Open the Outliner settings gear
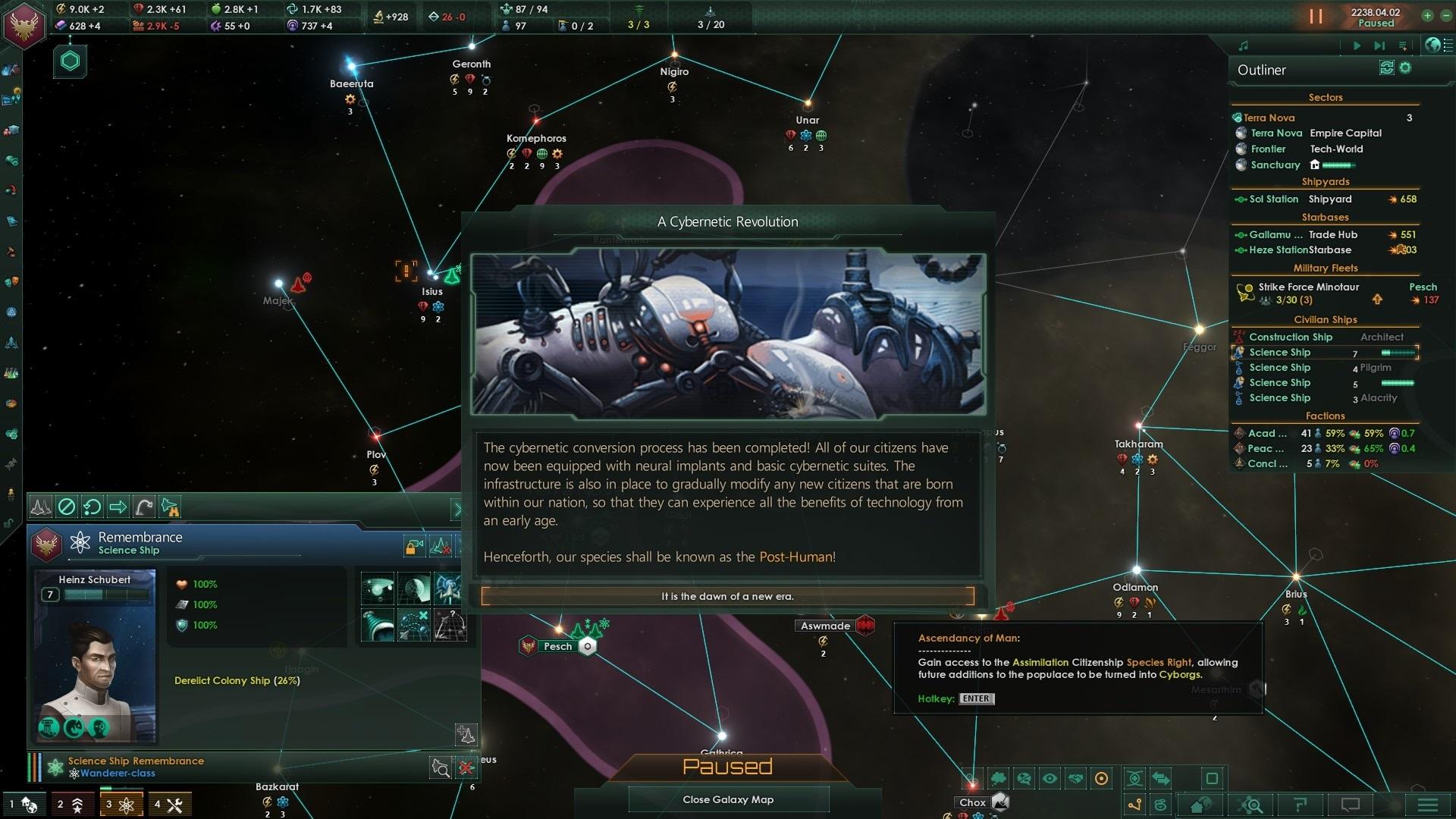The width and height of the screenshot is (1456, 819). click(x=1405, y=68)
